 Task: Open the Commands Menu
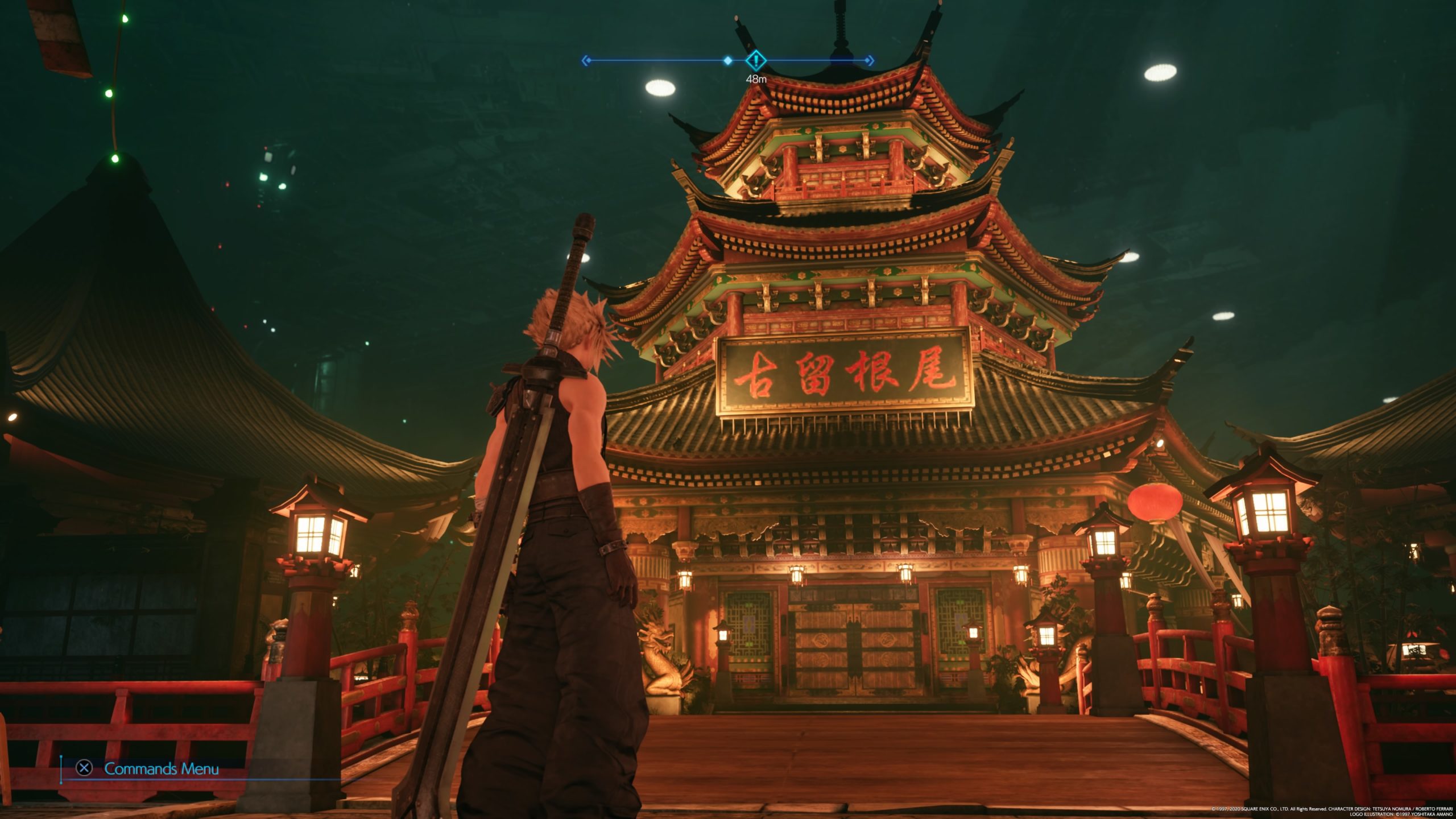(x=150, y=769)
